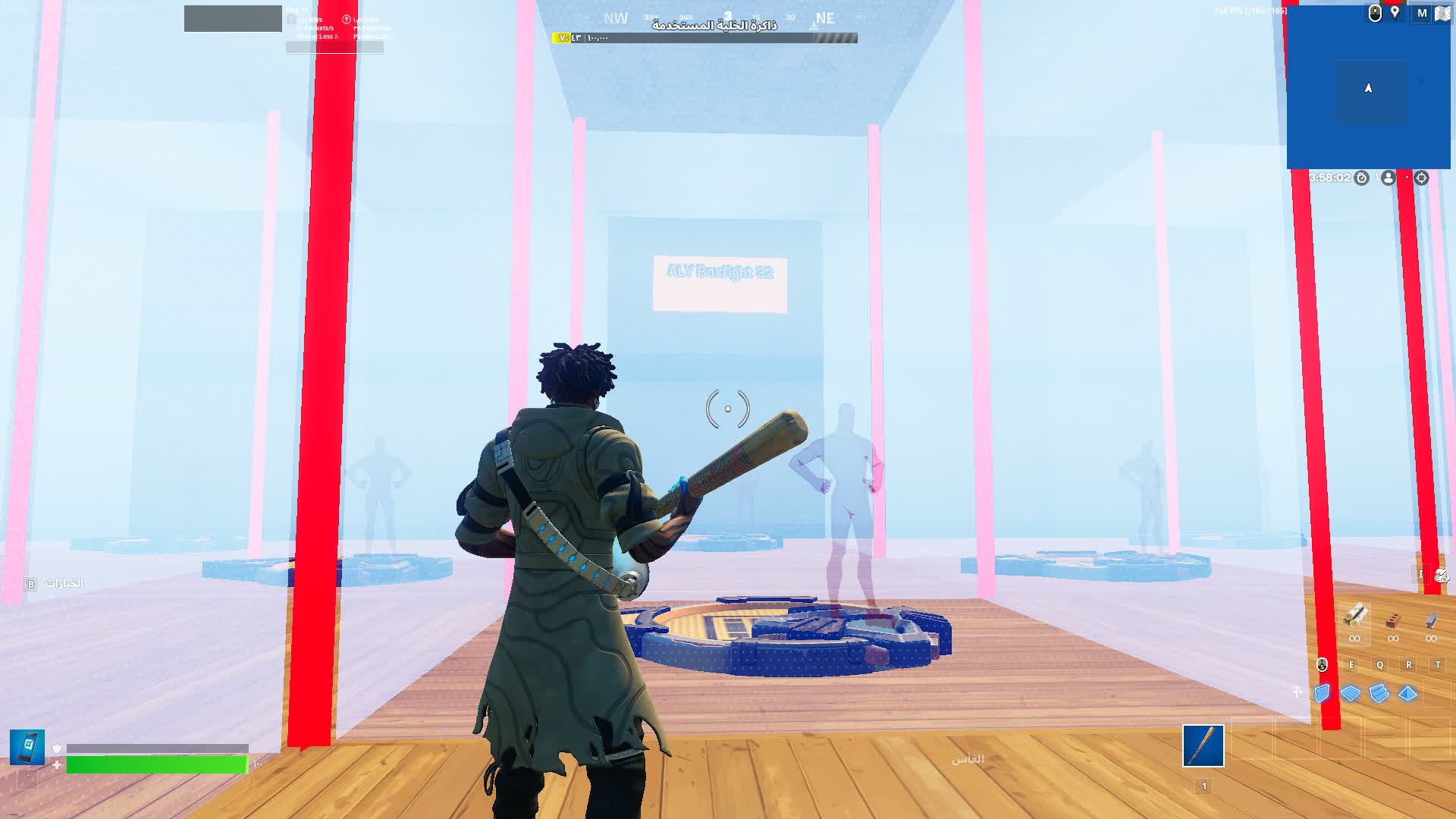Toggle the location ping icon near the minimap
1456x819 pixels.
pyautogui.click(x=1395, y=13)
